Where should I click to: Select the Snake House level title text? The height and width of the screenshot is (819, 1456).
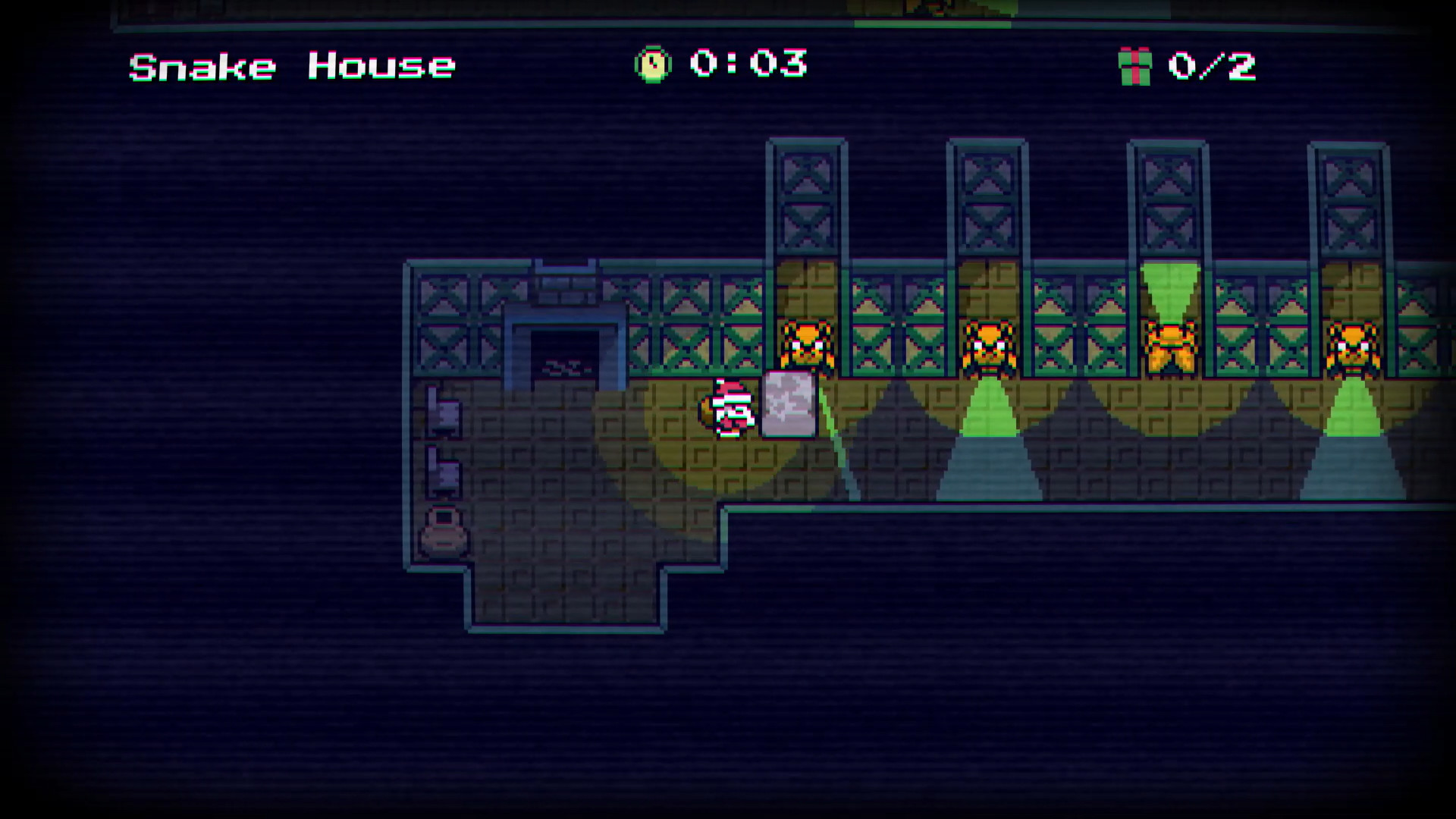click(290, 67)
